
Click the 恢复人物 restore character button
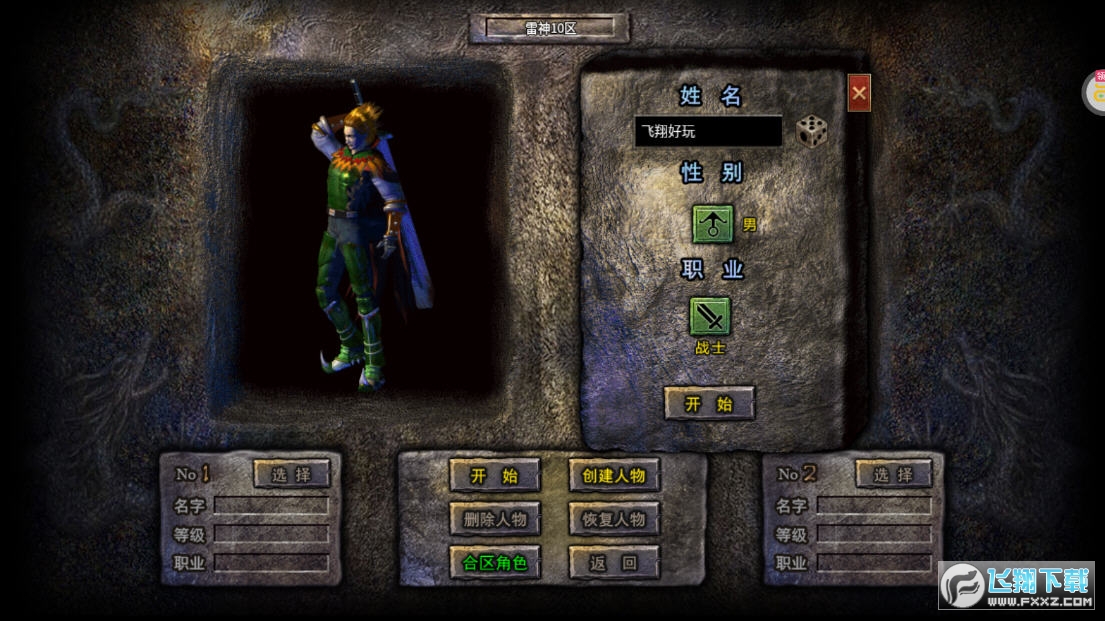[614, 519]
